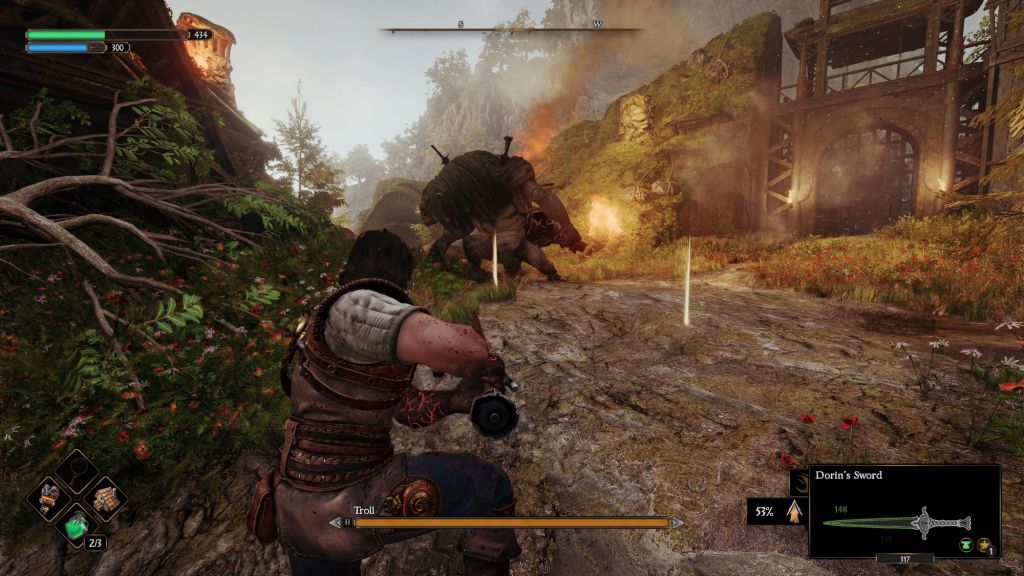Image resolution: width=1024 pixels, height=576 pixels.
Task: Choose the wooden planks quick slot
Action: pos(105,496)
